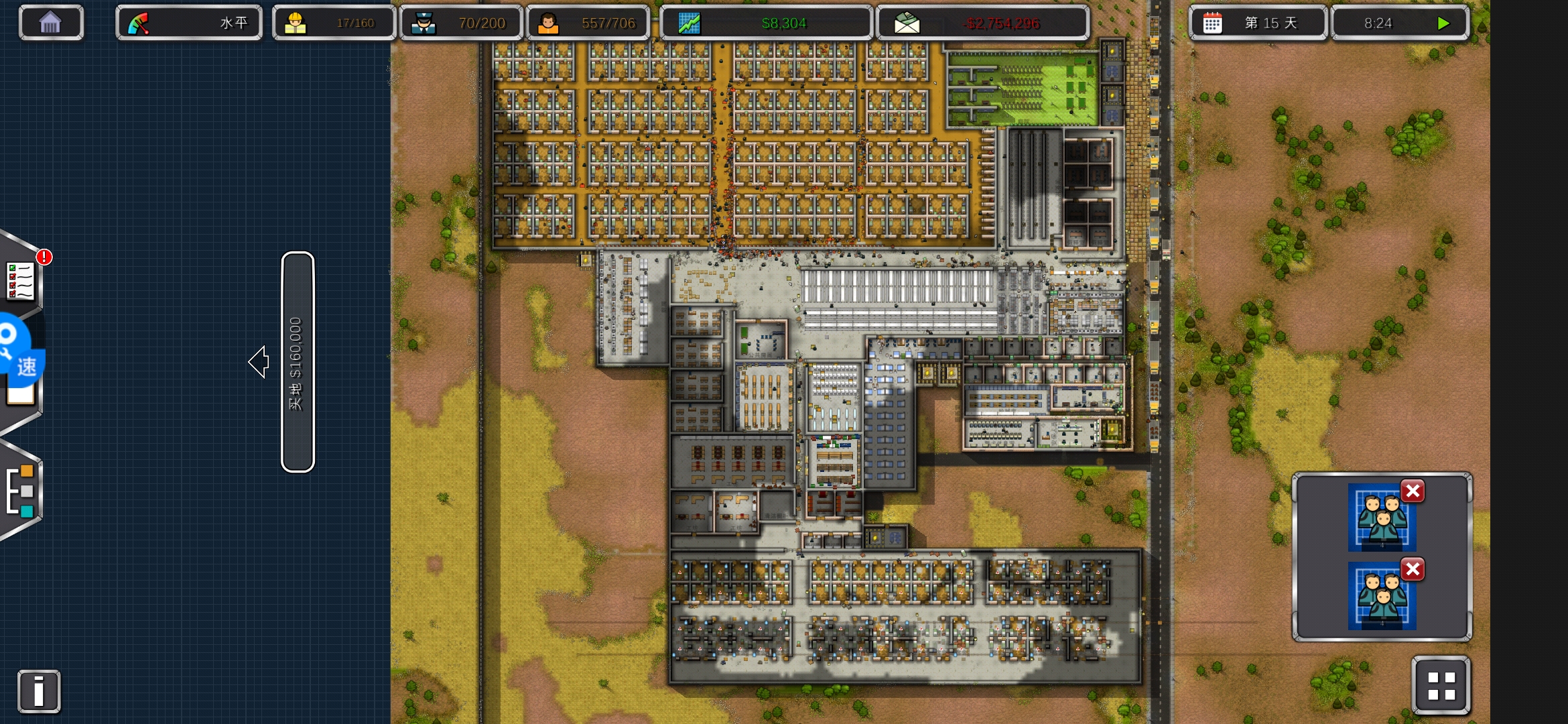Tap the green play speed button
The image size is (1568, 724).
coord(1443,23)
